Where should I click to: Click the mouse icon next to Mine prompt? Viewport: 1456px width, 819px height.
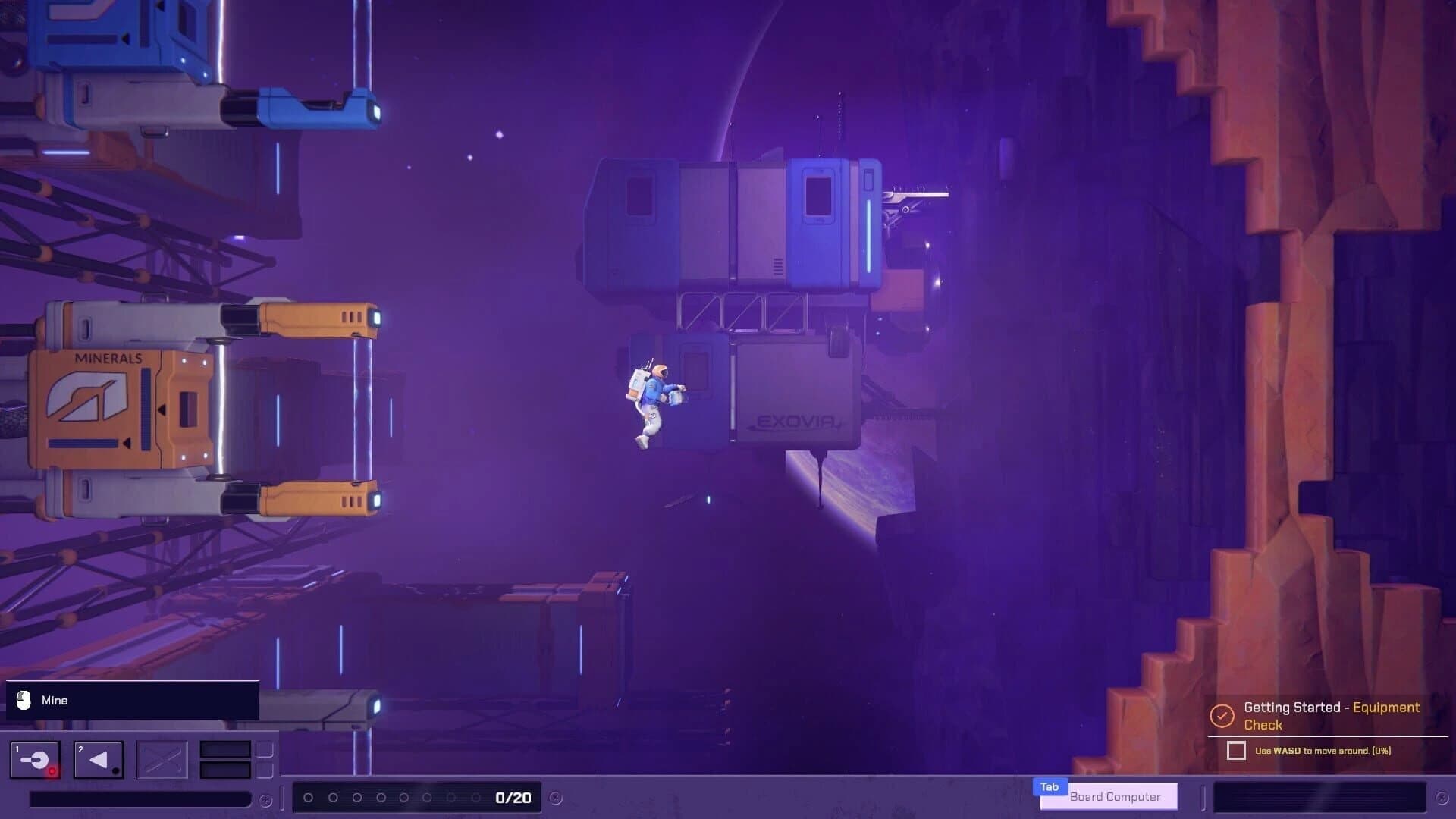tap(25, 700)
